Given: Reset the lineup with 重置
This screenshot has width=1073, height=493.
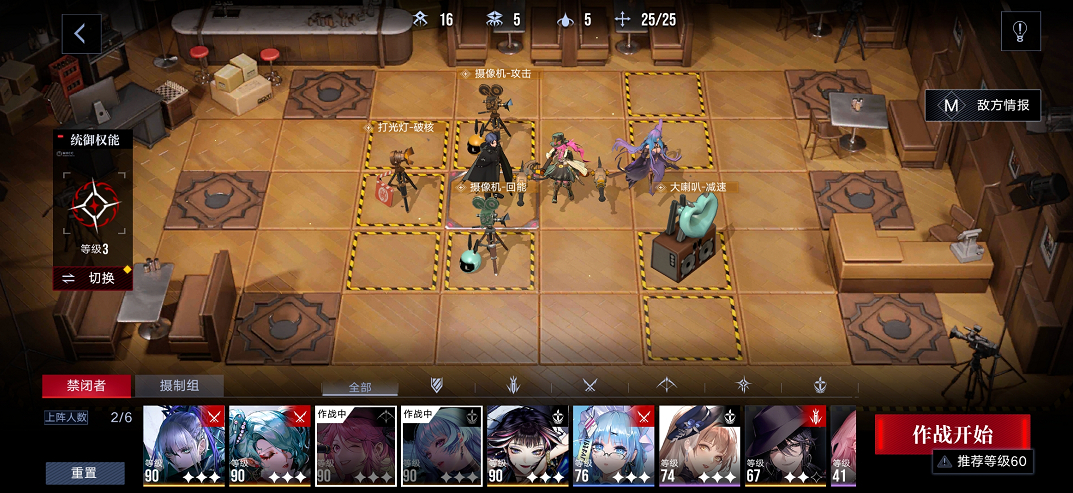Looking at the screenshot, I should click(x=85, y=472).
